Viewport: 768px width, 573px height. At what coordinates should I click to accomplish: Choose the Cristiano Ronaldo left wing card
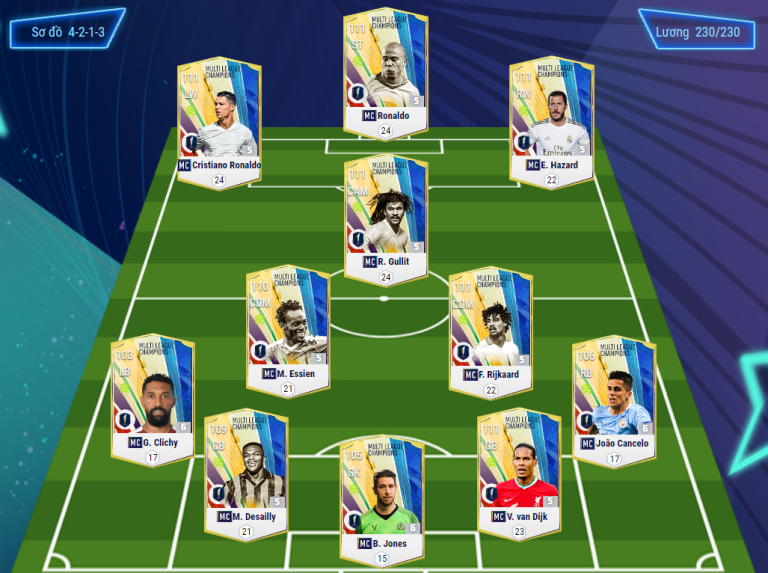(219, 118)
